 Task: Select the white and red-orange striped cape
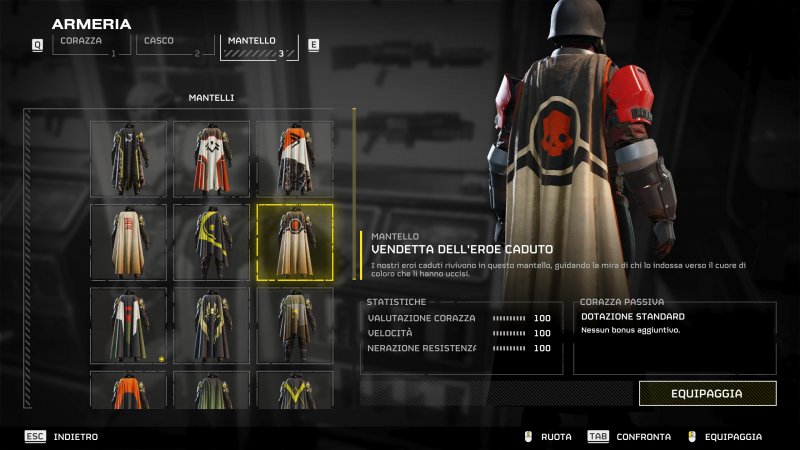tap(212, 159)
